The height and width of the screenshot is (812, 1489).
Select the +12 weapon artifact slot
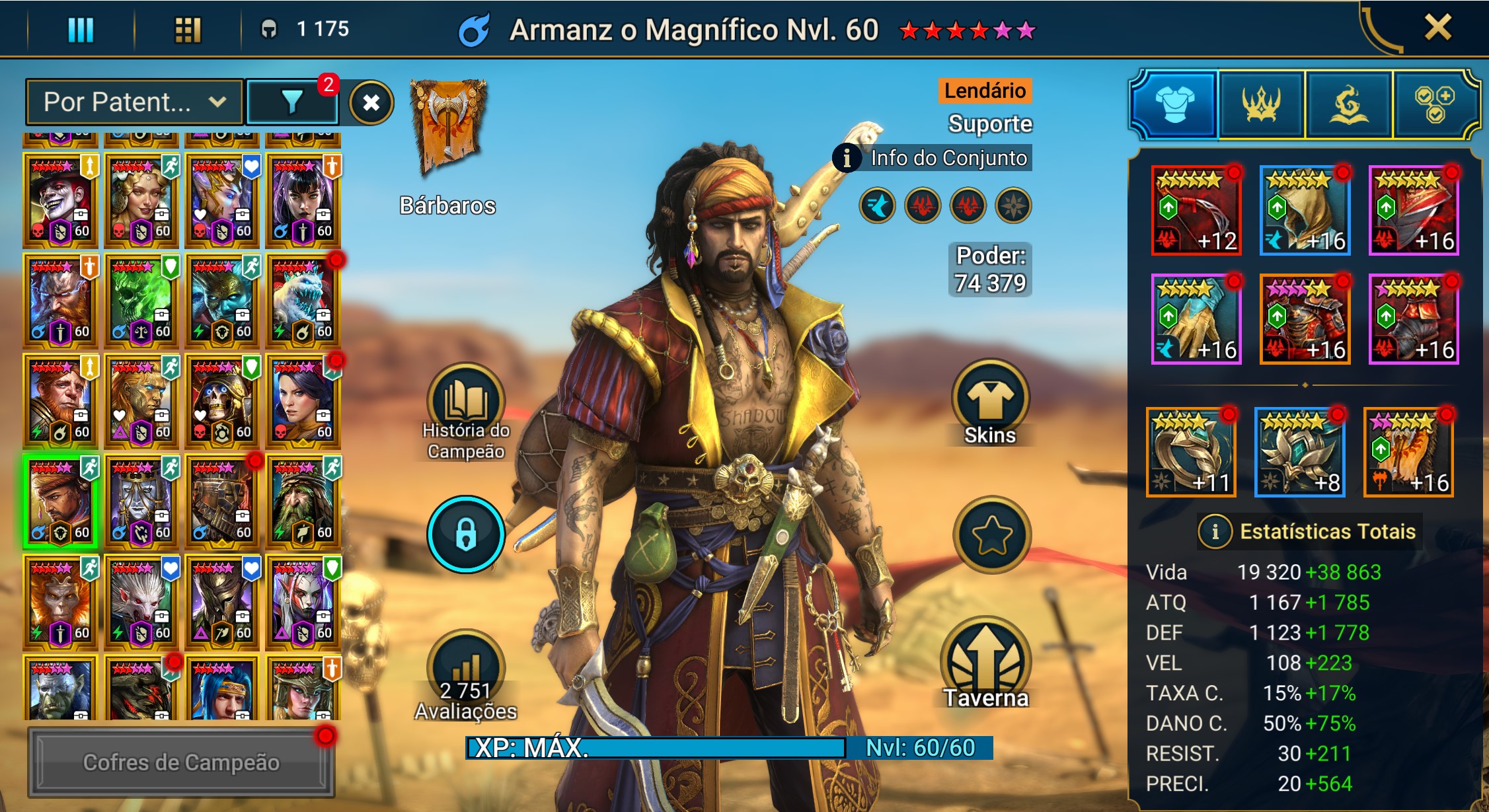[x=1196, y=210]
